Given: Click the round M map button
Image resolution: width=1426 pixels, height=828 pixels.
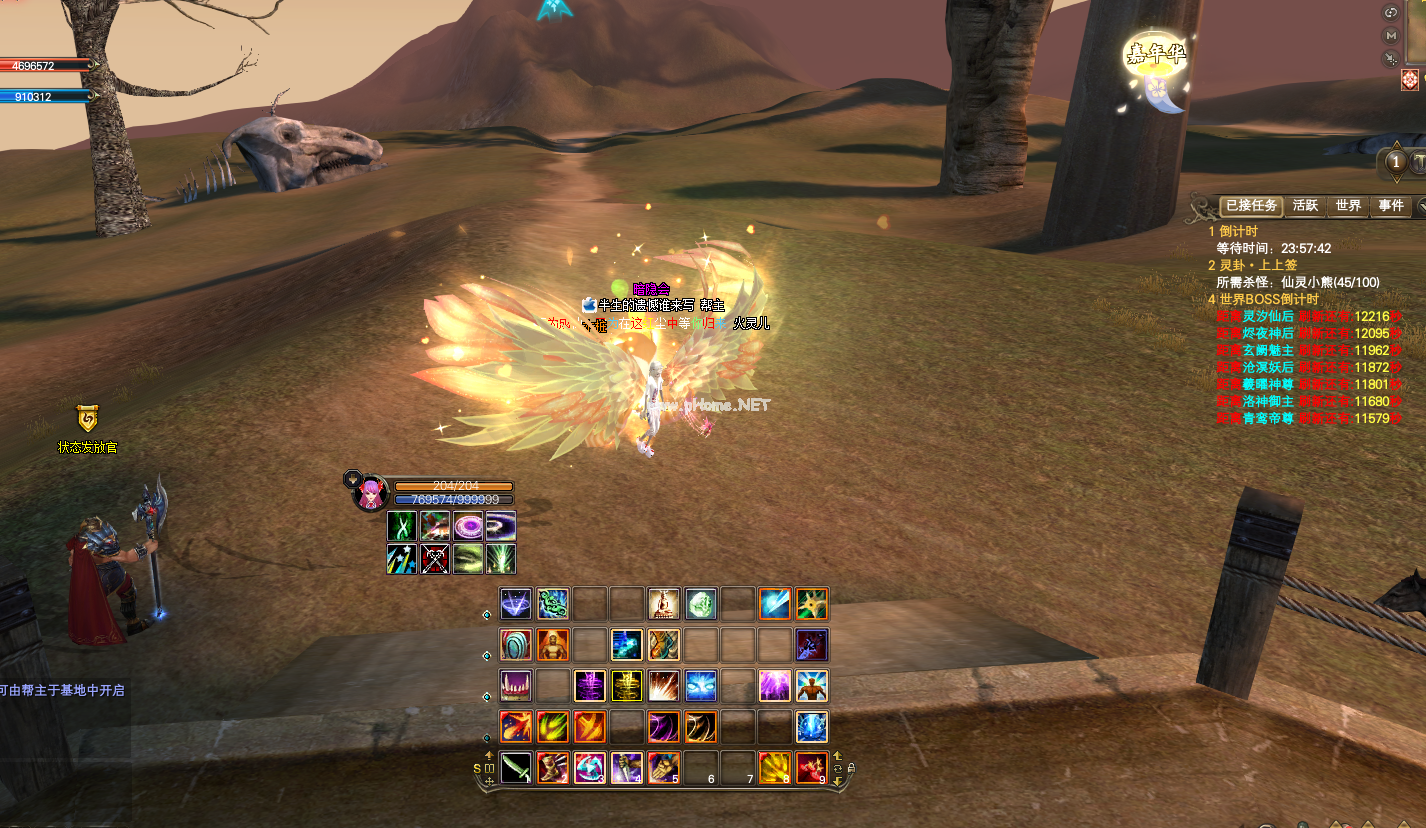Looking at the screenshot, I should 1391,36.
